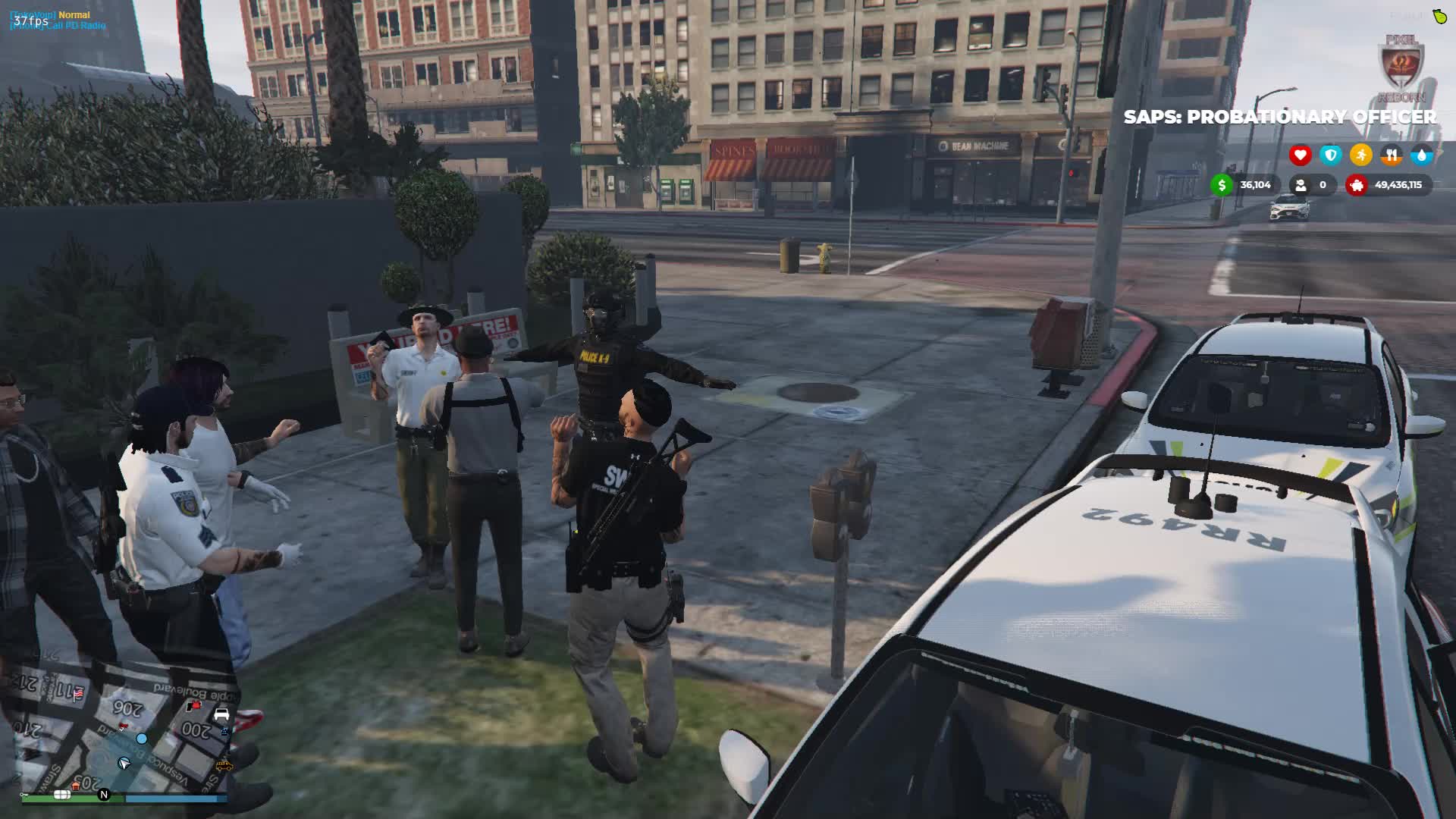Click the water droplet thirst icon
The width and height of the screenshot is (1456, 819).
tap(1421, 155)
